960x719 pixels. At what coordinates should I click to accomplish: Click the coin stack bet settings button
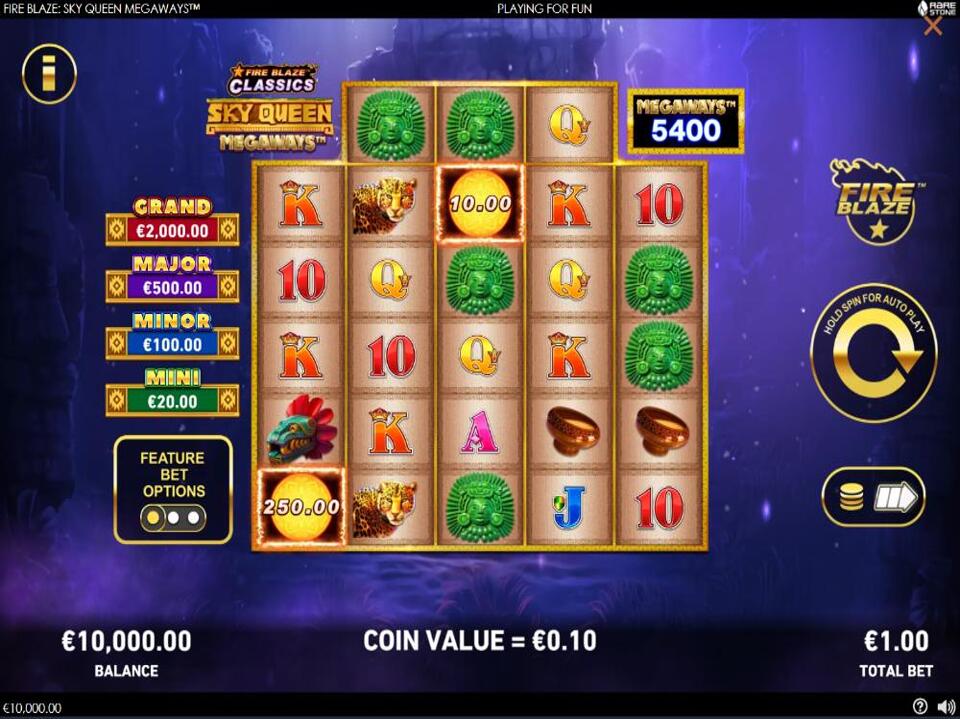872,497
